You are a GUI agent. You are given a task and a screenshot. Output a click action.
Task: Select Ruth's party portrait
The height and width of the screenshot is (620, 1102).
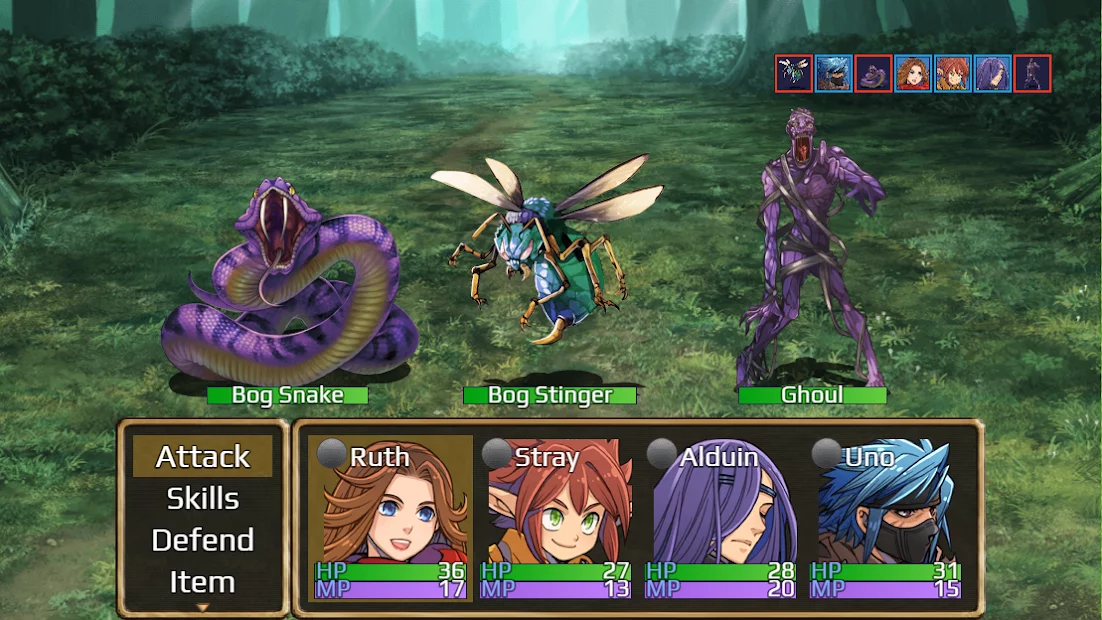tap(390, 517)
